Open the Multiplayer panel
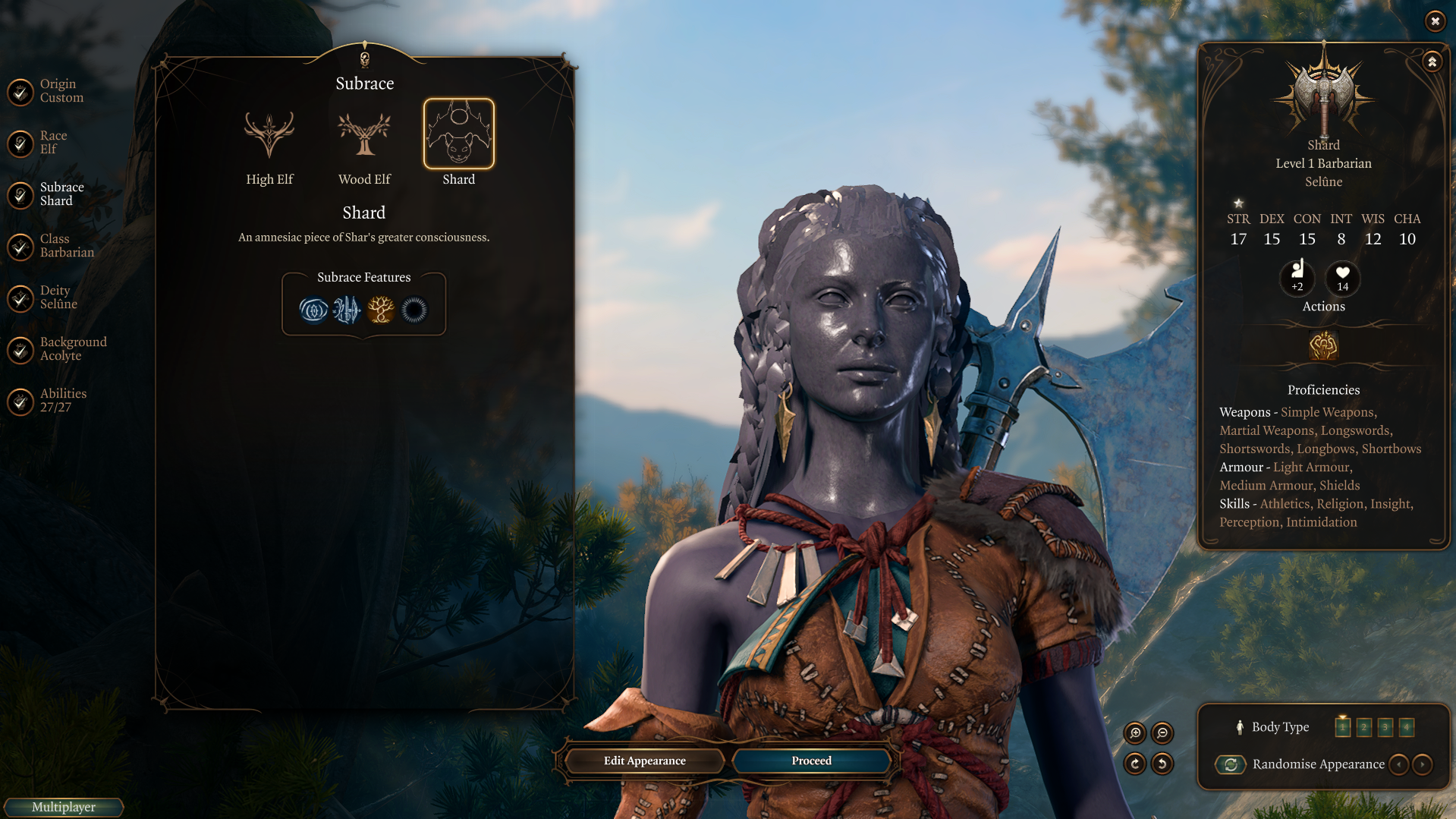Screen dimensions: 1456x819 (x=64, y=807)
